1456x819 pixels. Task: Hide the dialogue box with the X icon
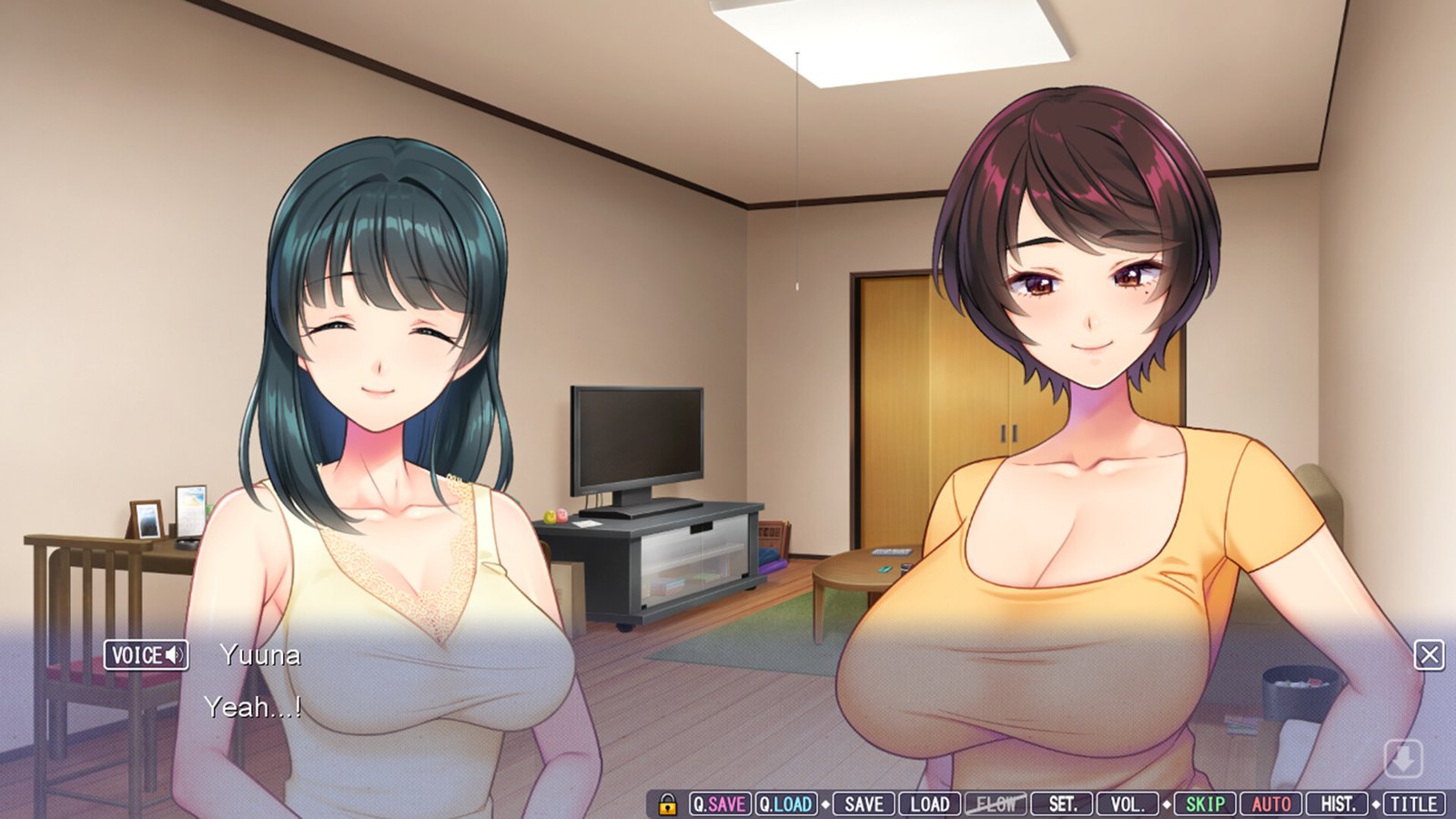(1431, 652)
